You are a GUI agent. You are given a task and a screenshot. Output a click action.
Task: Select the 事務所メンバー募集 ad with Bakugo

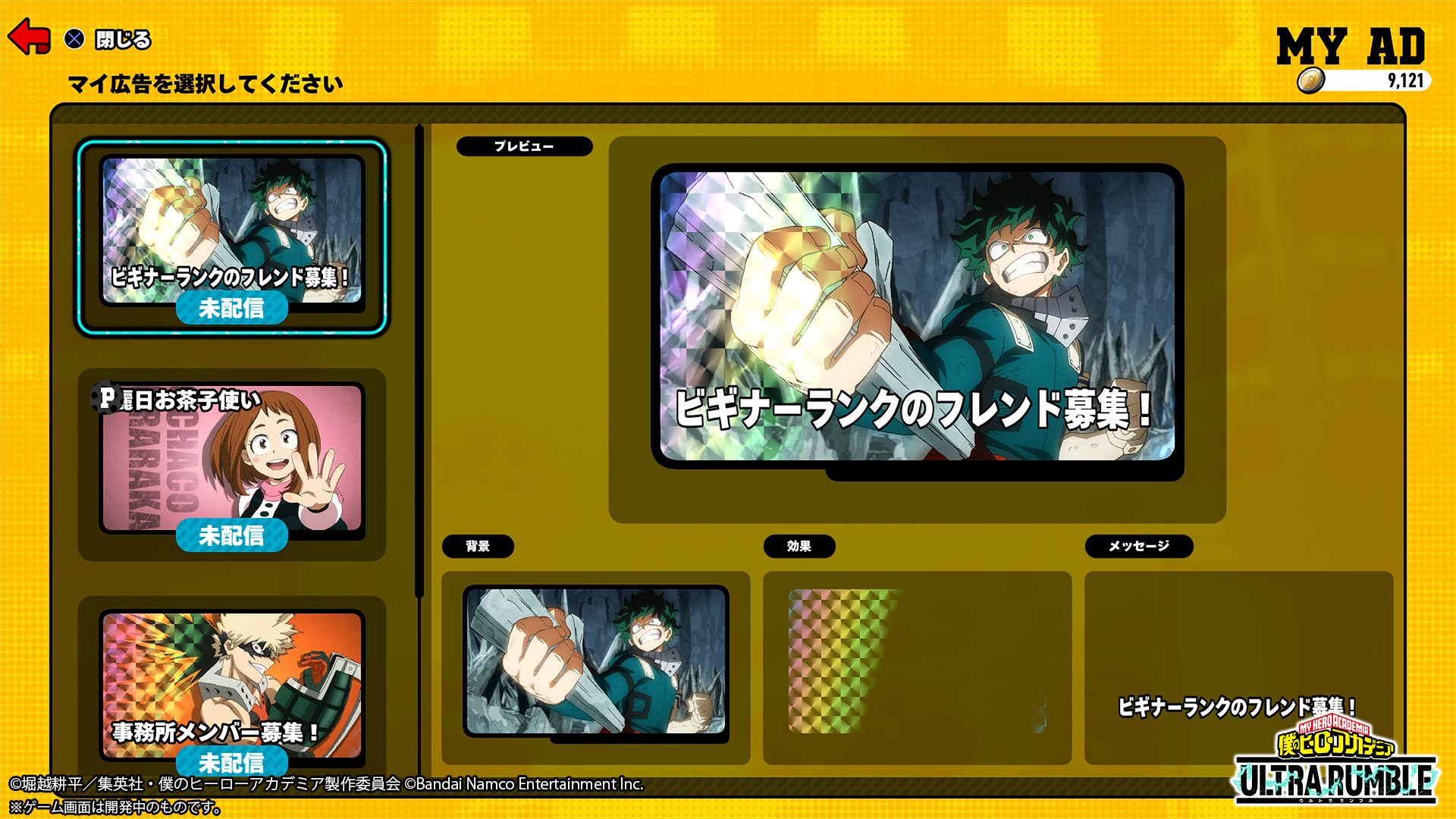point(232,682)
